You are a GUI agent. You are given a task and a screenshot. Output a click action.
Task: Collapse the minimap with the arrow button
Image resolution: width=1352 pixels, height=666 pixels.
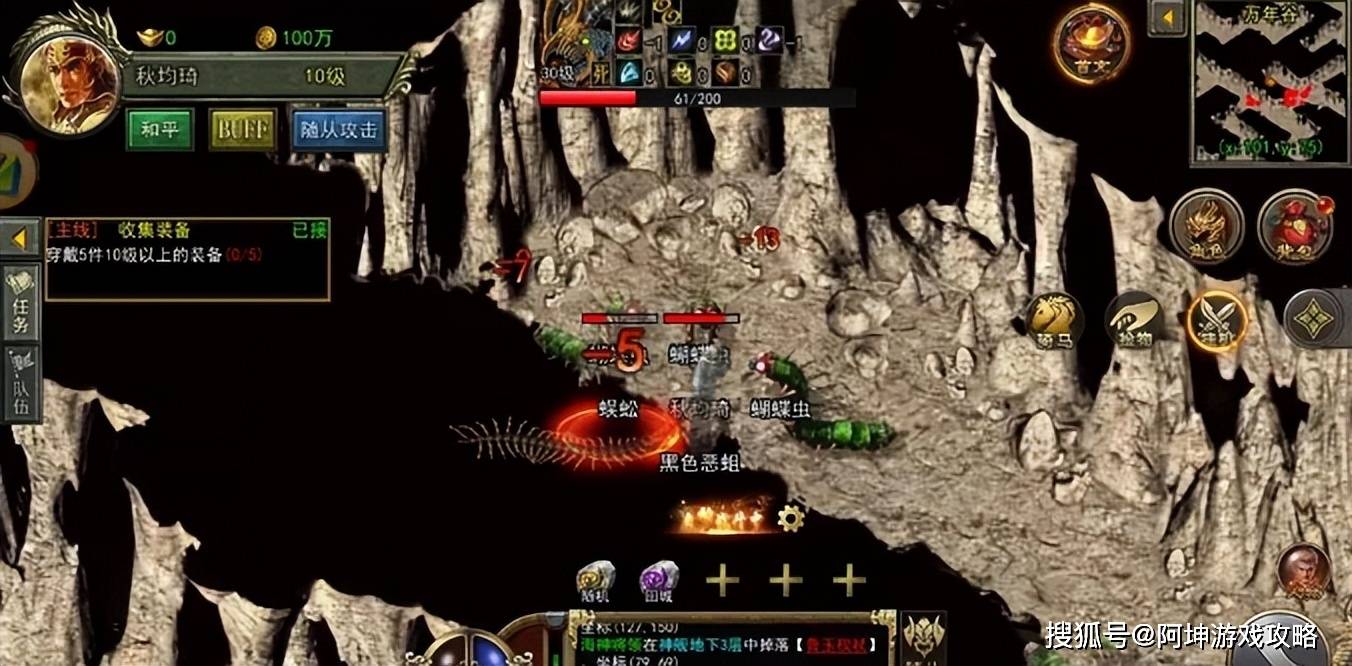coord(1167,17)
